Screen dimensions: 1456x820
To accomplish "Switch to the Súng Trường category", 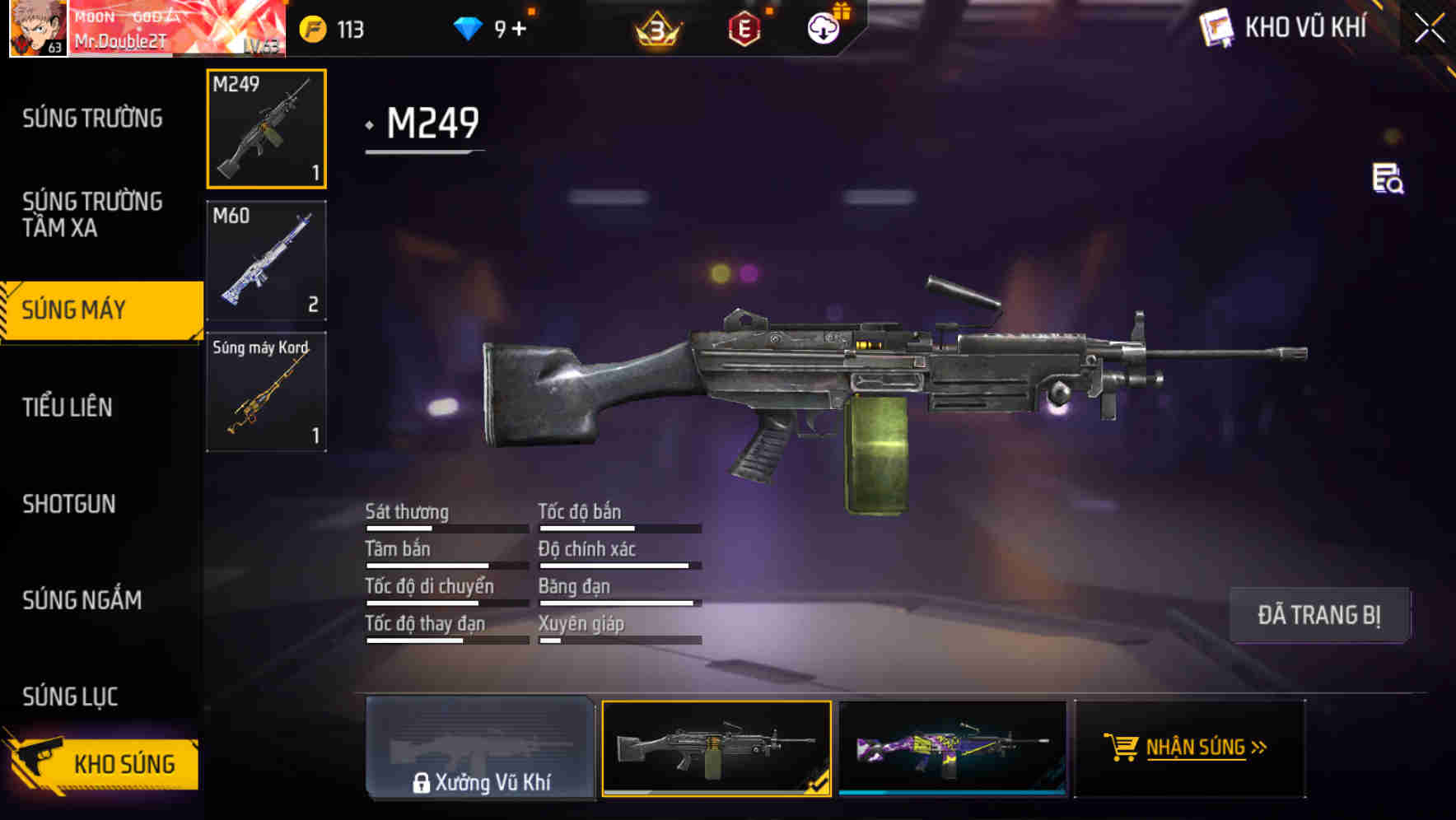I will 93,118.
